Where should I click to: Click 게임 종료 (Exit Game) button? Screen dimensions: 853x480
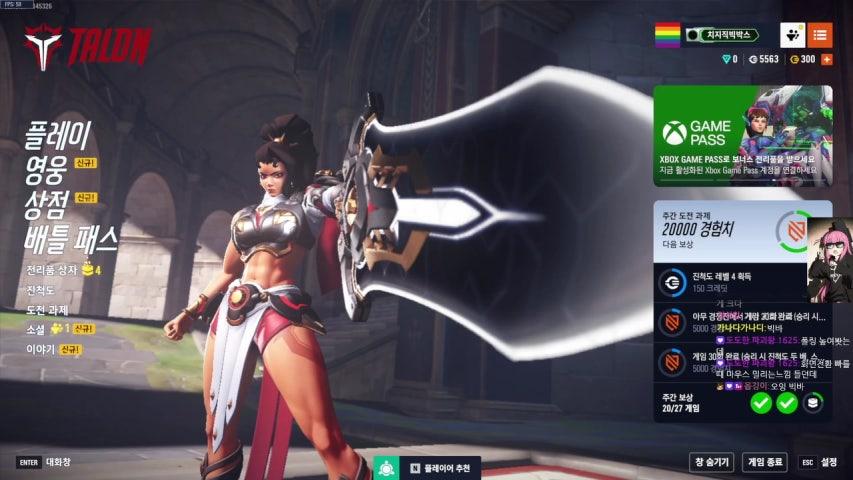click(766, 462)
